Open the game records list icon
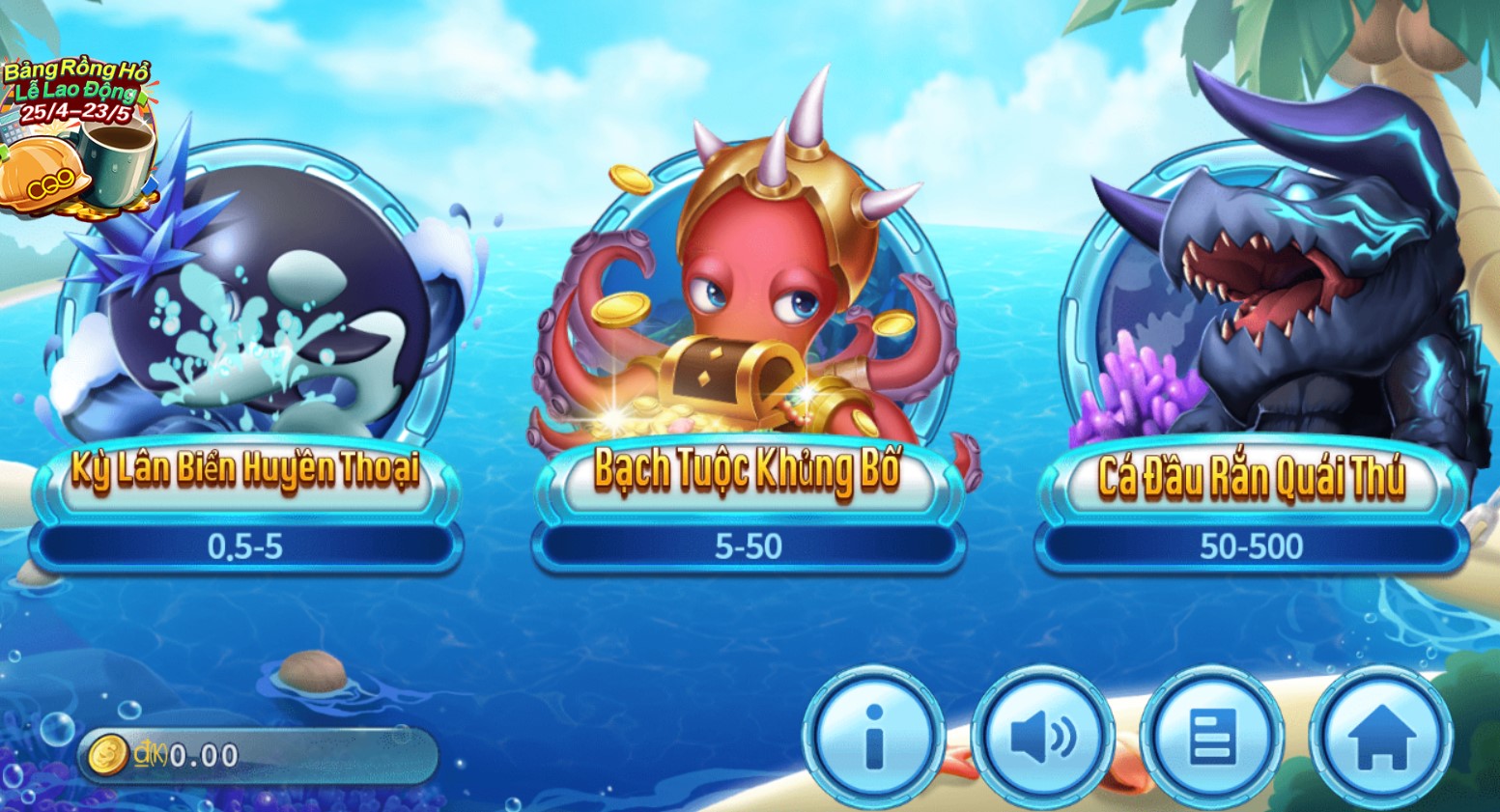This screenshot has height=812, width=1500. click(x=1212, y=738)
